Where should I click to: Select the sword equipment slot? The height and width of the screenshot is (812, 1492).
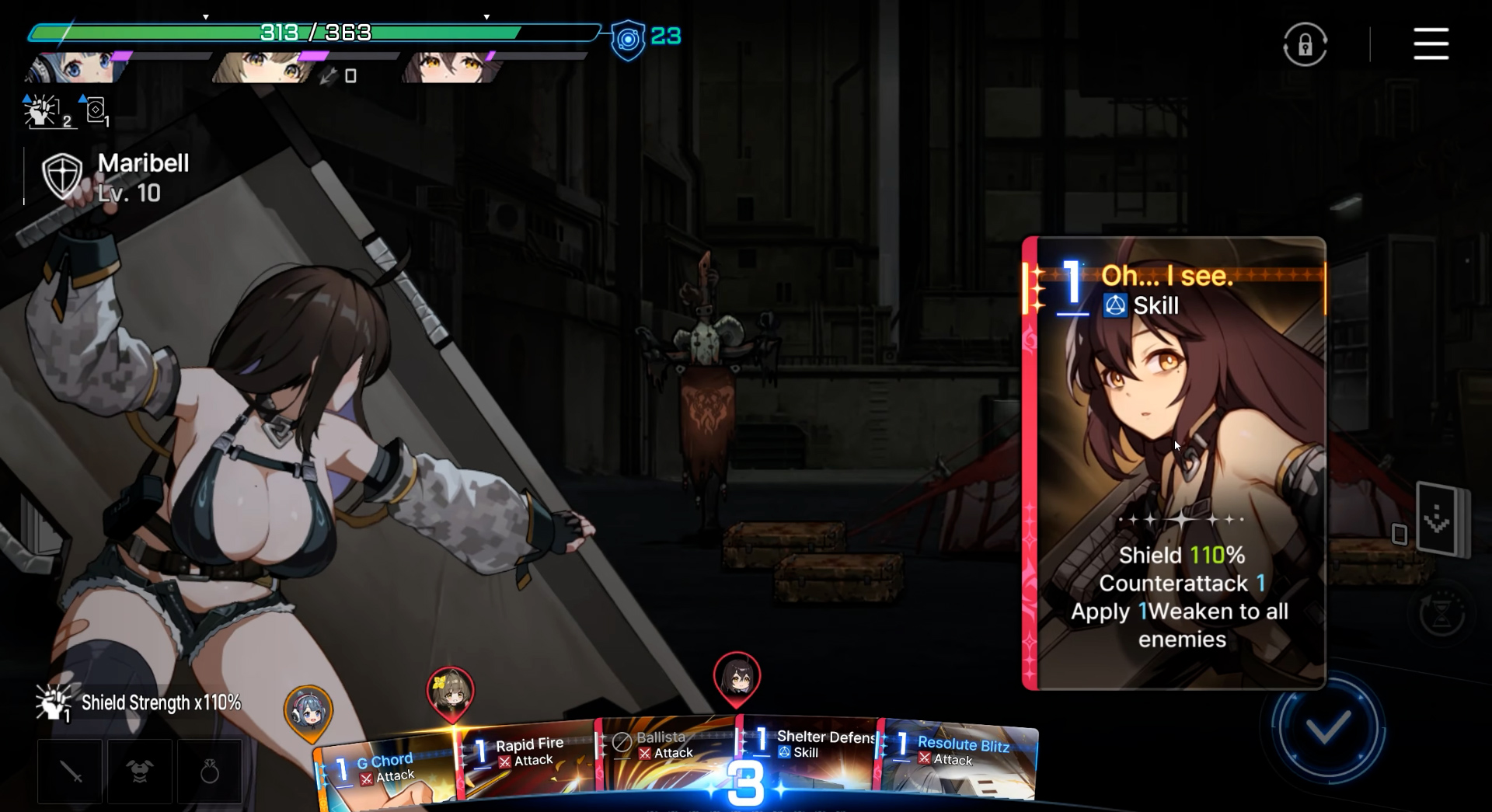coord(70,772)
